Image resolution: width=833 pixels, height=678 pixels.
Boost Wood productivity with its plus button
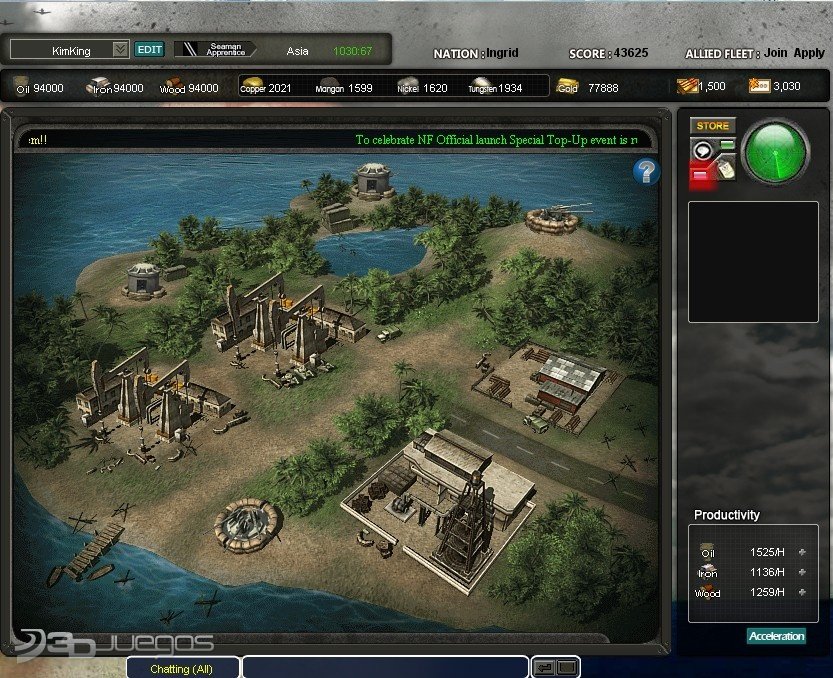801,593
